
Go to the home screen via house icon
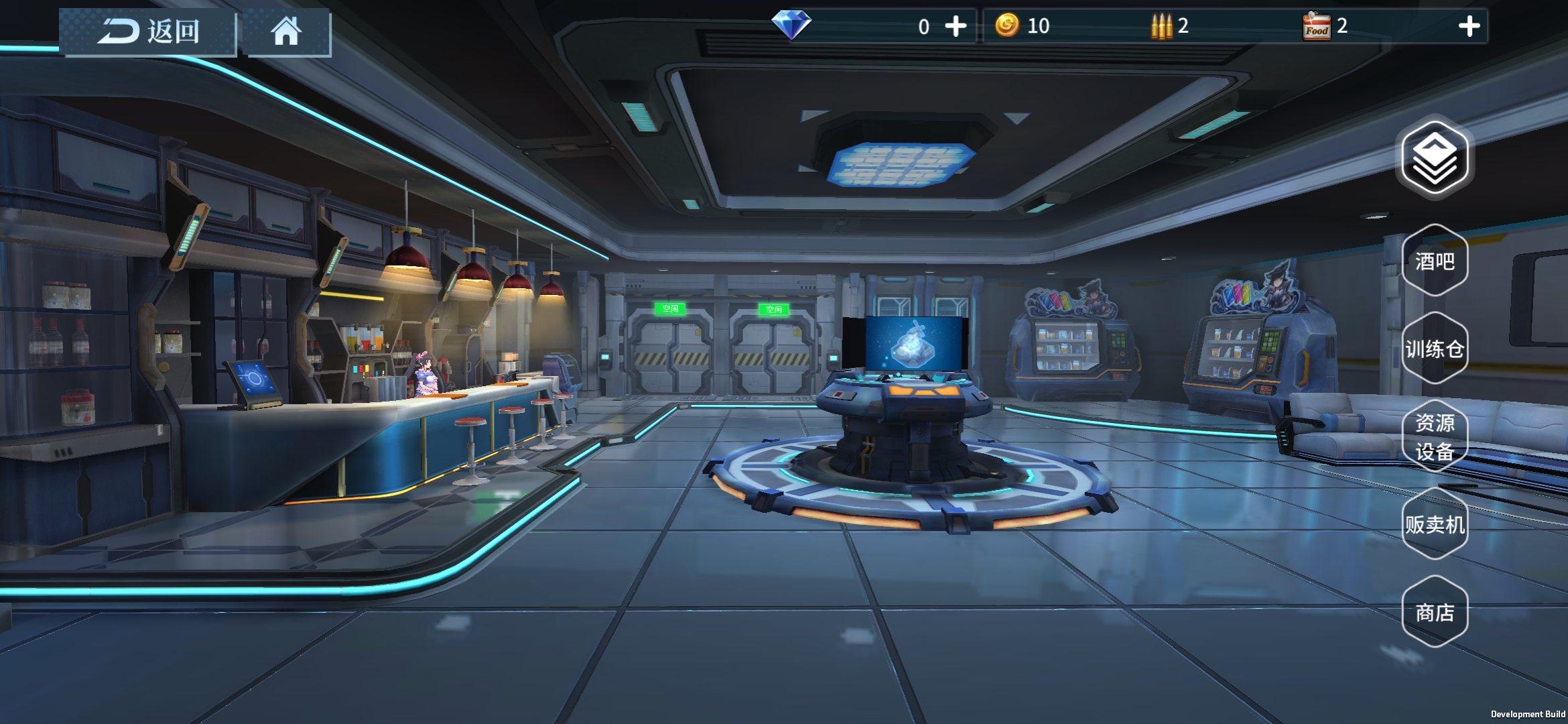click(x=286, y=32)
